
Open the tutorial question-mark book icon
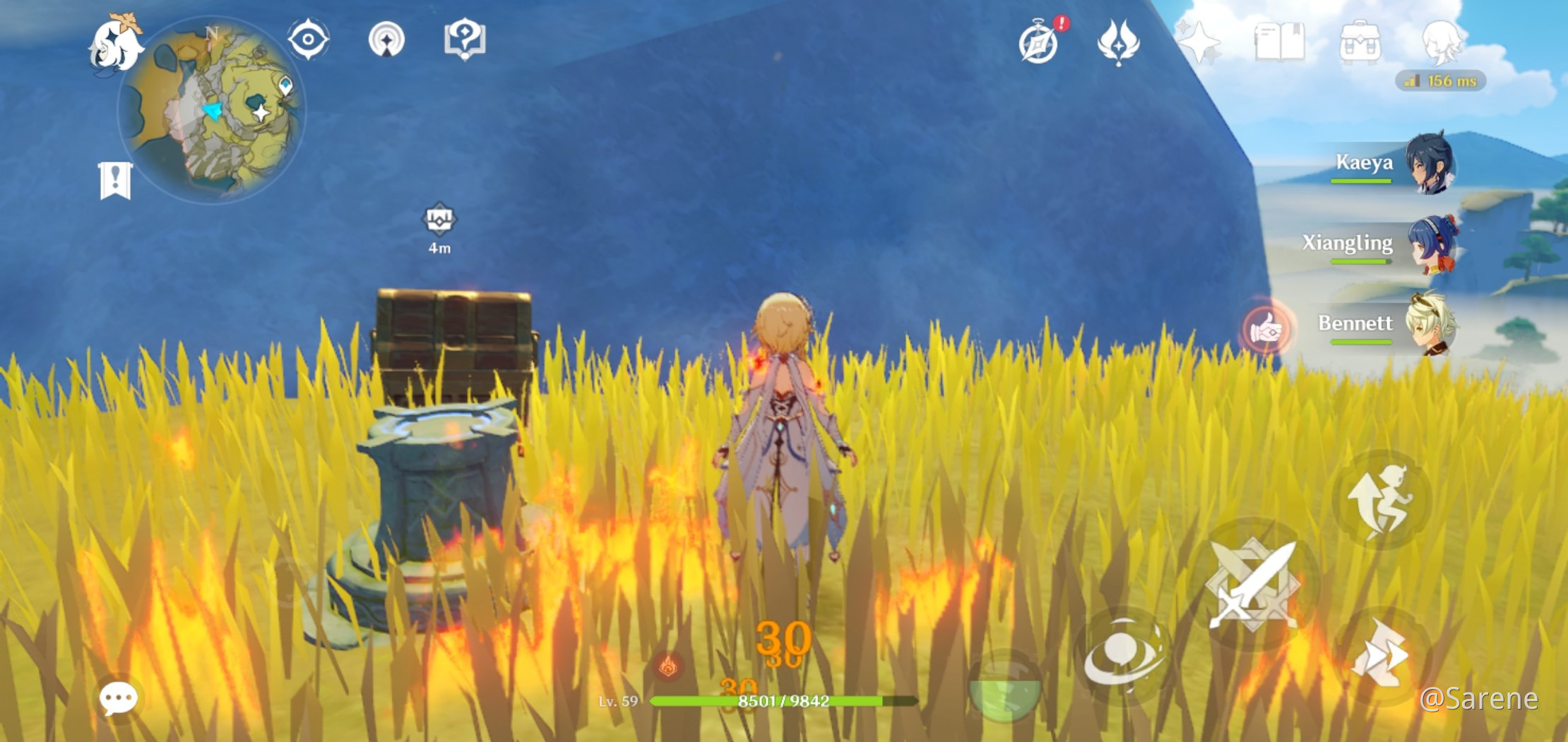tap(464, 39)
